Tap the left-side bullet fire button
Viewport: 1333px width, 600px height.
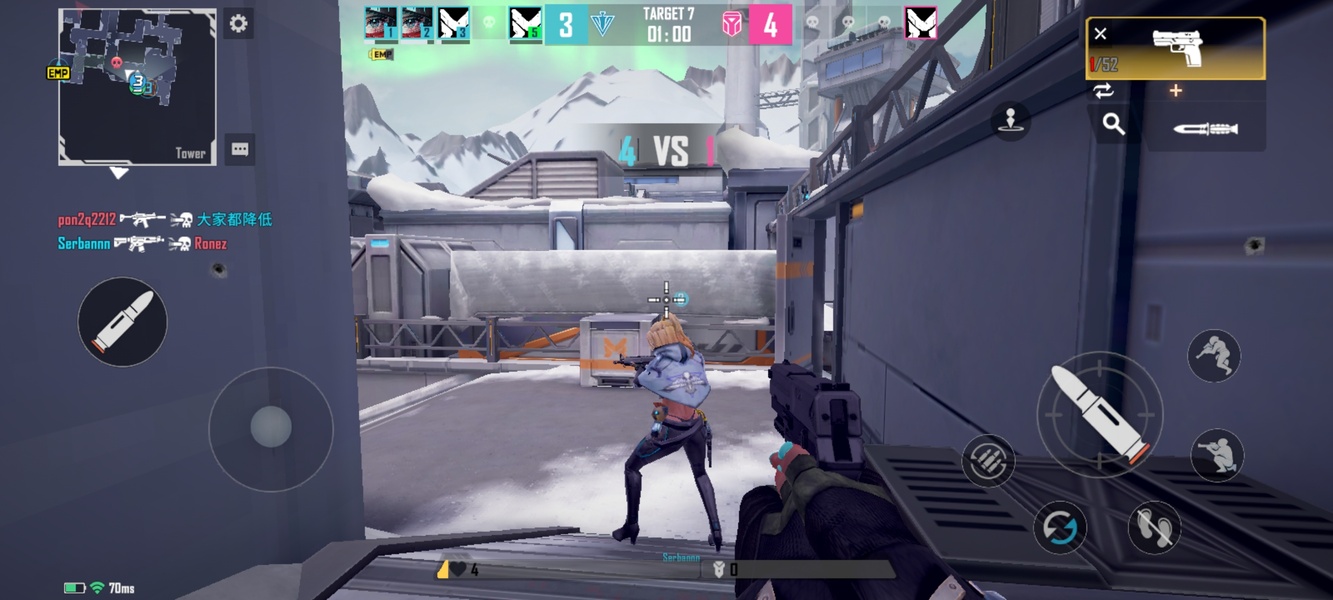click(x=122, y=322)
